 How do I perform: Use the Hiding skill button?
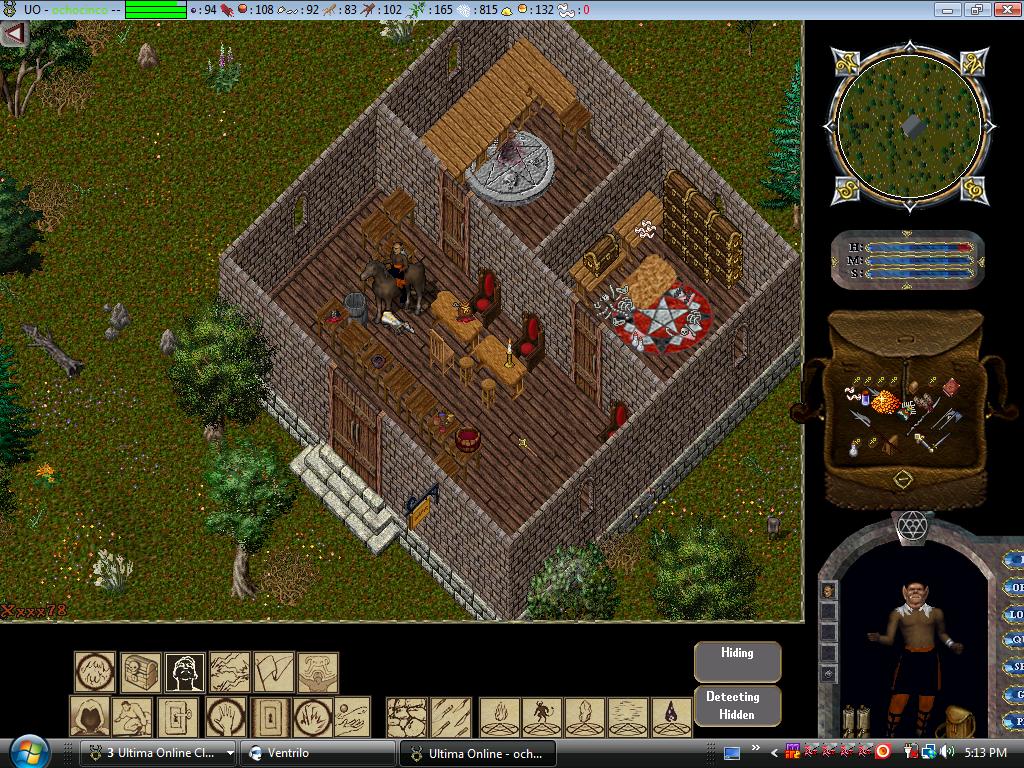[x=737, y=661]
